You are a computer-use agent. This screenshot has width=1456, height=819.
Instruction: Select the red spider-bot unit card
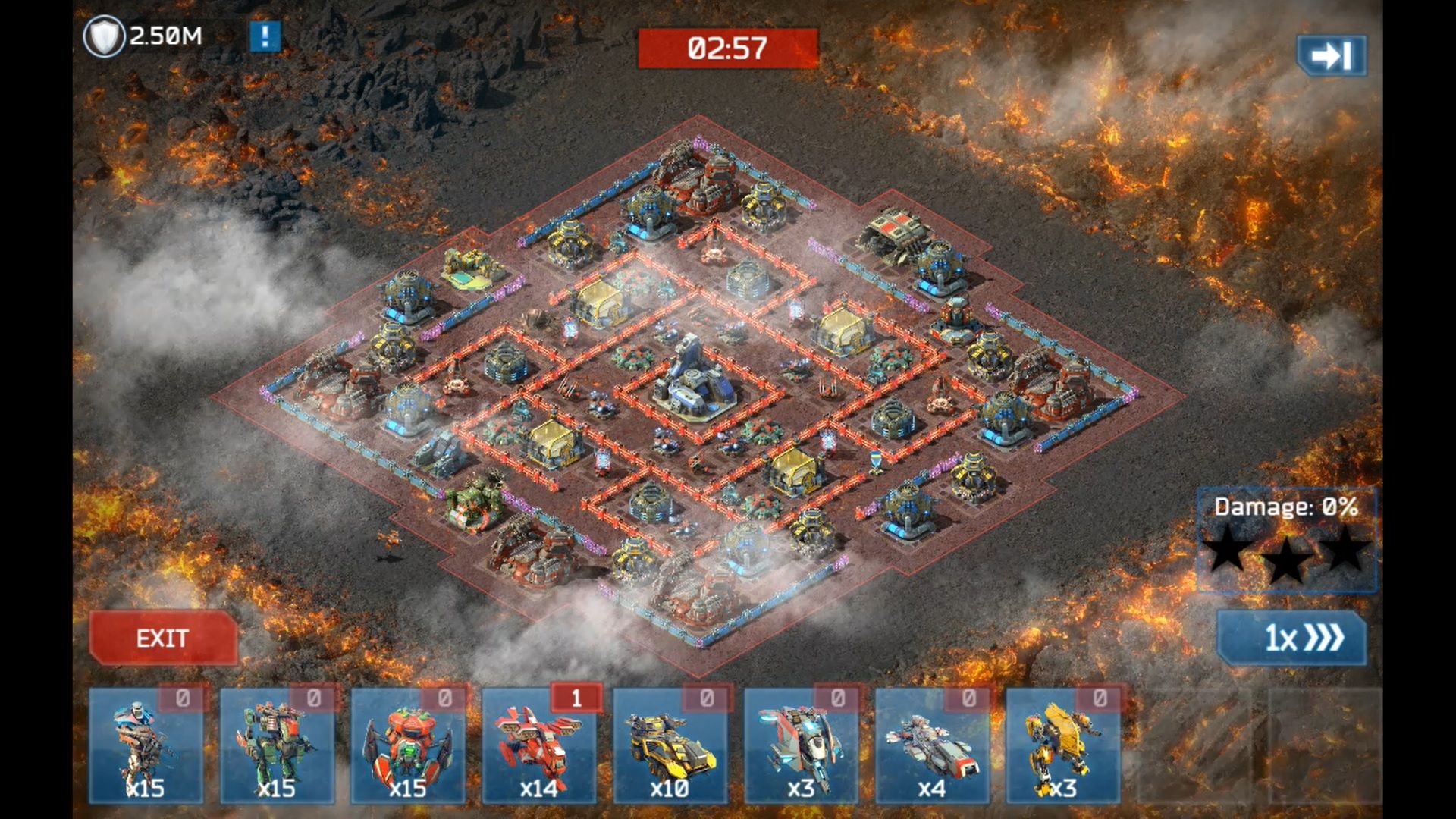coord(408,745)
